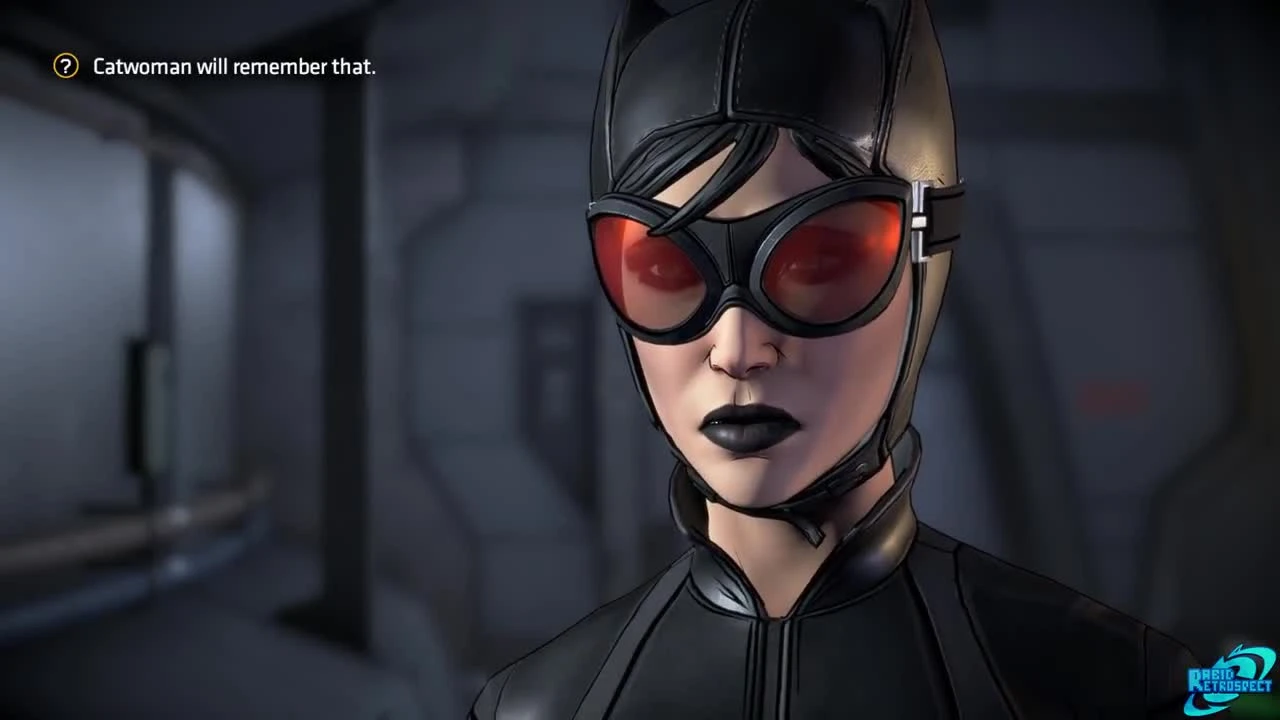
Task: Click the yellow question mark notification icon
Action: click(66, 66)
